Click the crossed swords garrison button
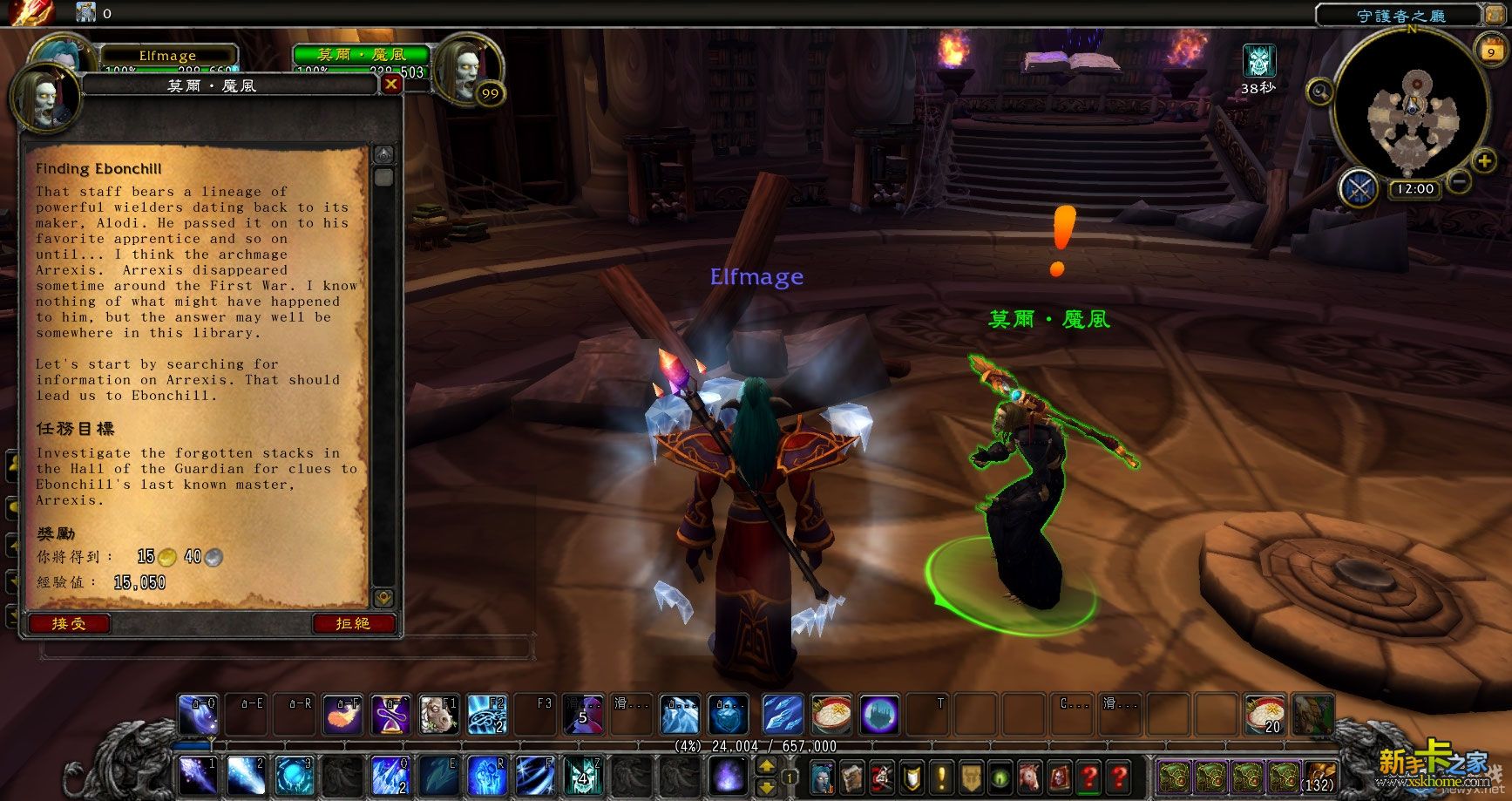1512x801 pixels. coord(1359,188)
